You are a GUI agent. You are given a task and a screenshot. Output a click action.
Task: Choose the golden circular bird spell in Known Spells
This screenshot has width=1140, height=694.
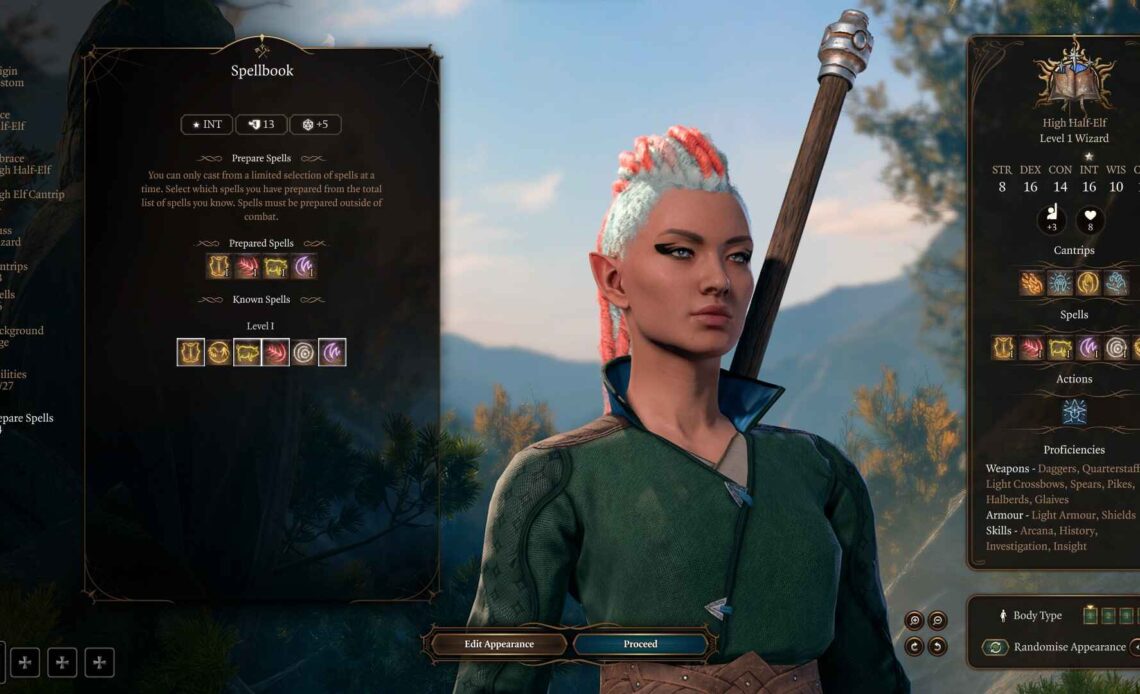[218, 352]
